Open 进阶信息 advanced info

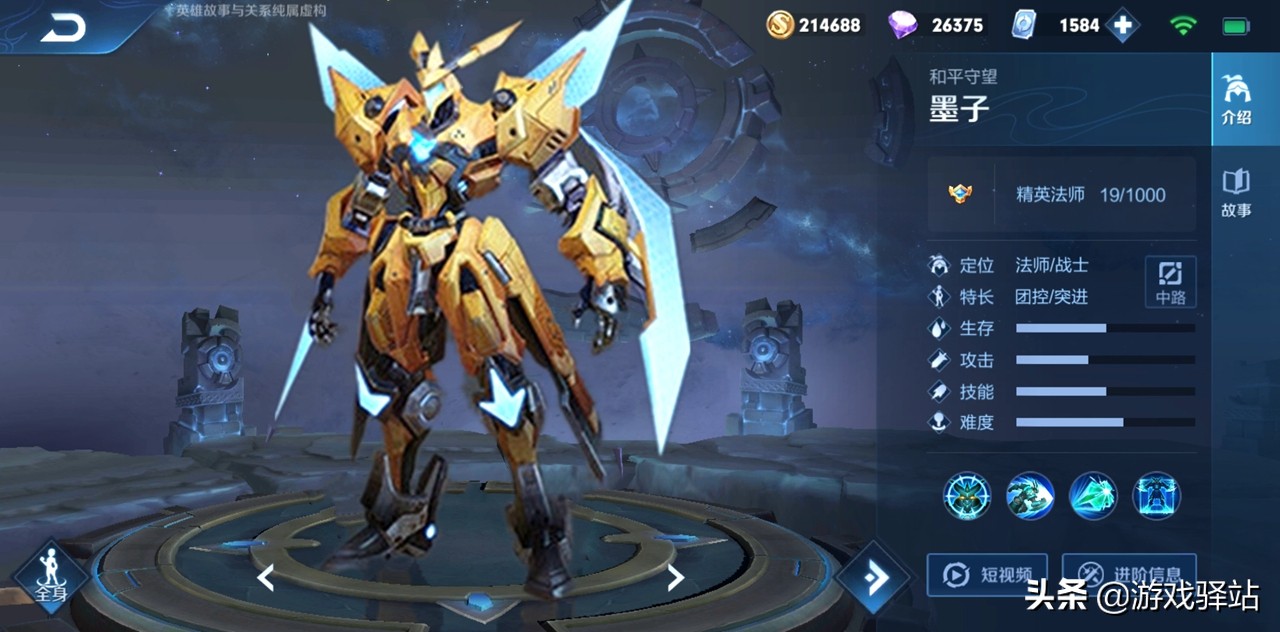point(1128,575)
